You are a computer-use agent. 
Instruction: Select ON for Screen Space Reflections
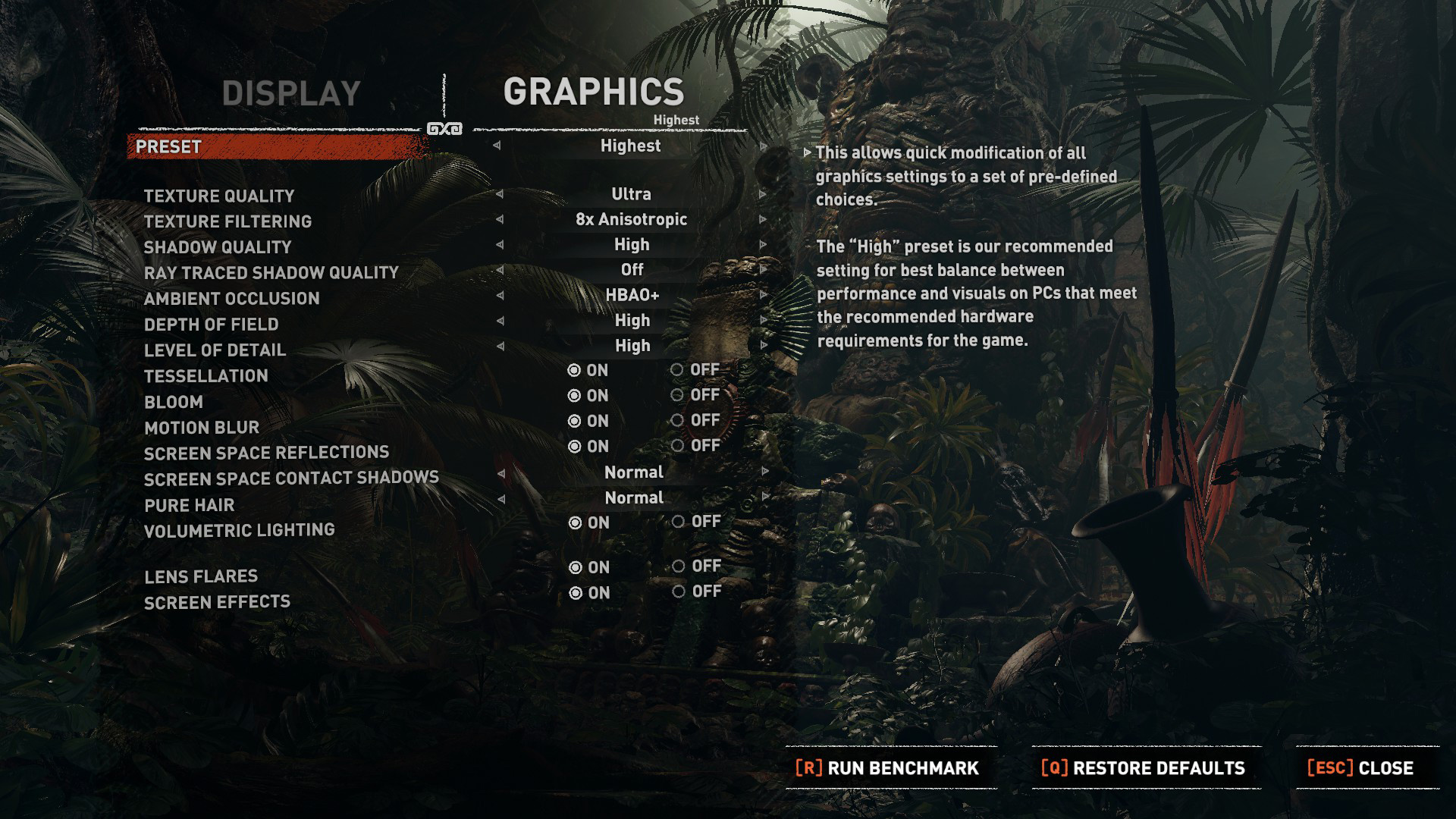coord(575,447)
